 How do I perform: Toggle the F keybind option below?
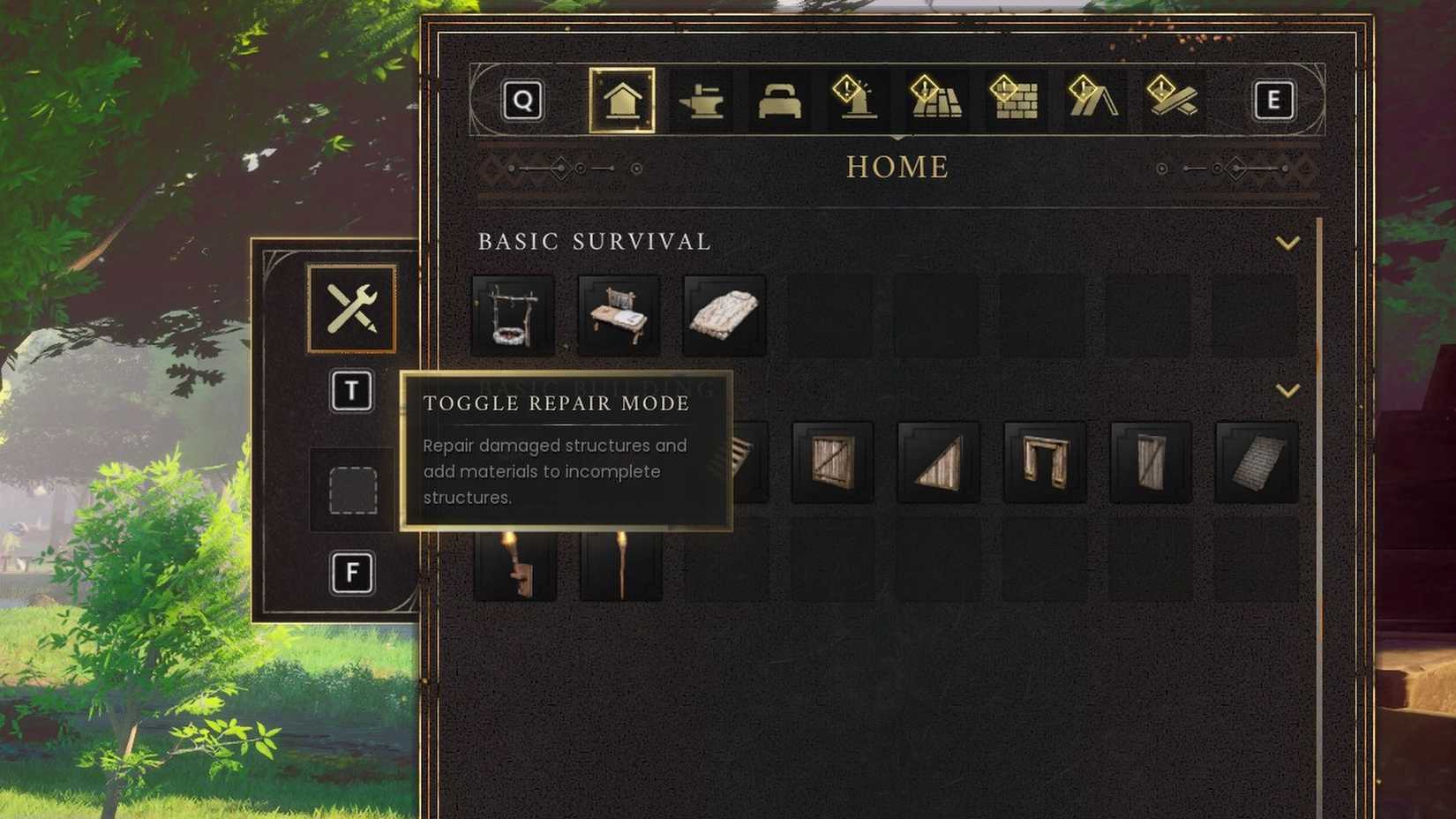pyautogui.click(x=352, y=572)
